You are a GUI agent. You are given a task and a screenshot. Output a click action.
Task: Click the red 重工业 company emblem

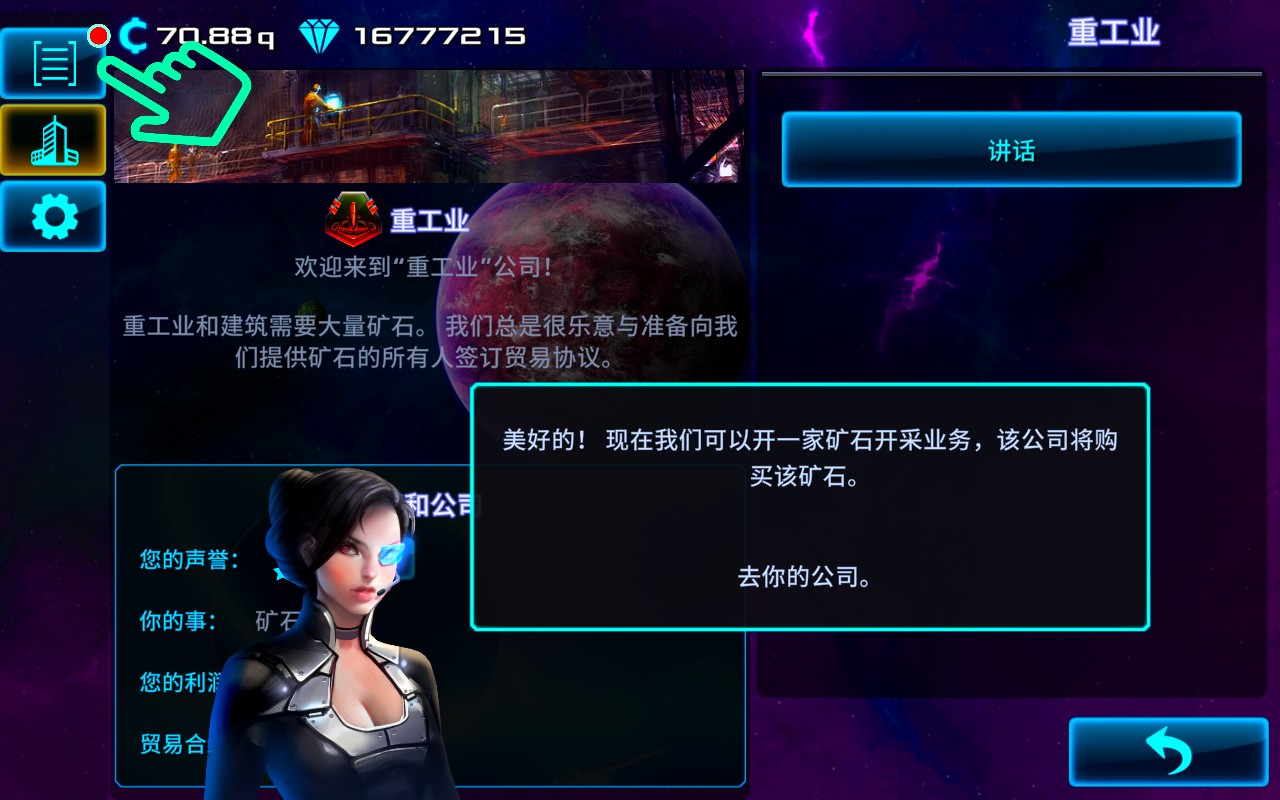pos(350,220)
